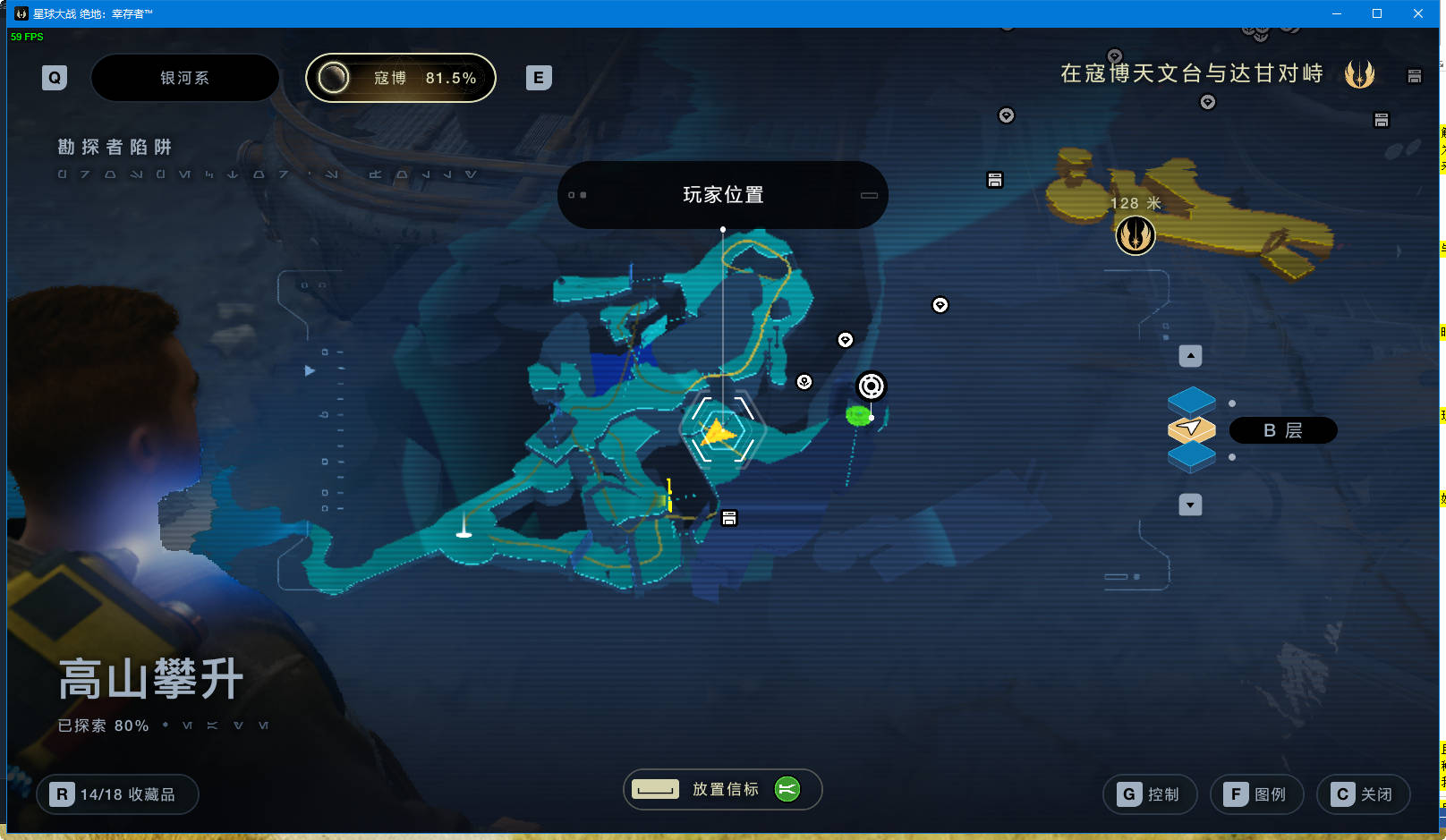Open the 控制 controls panel
Viewport: 1446px width, 840px height.
(x=1150, y=794)
